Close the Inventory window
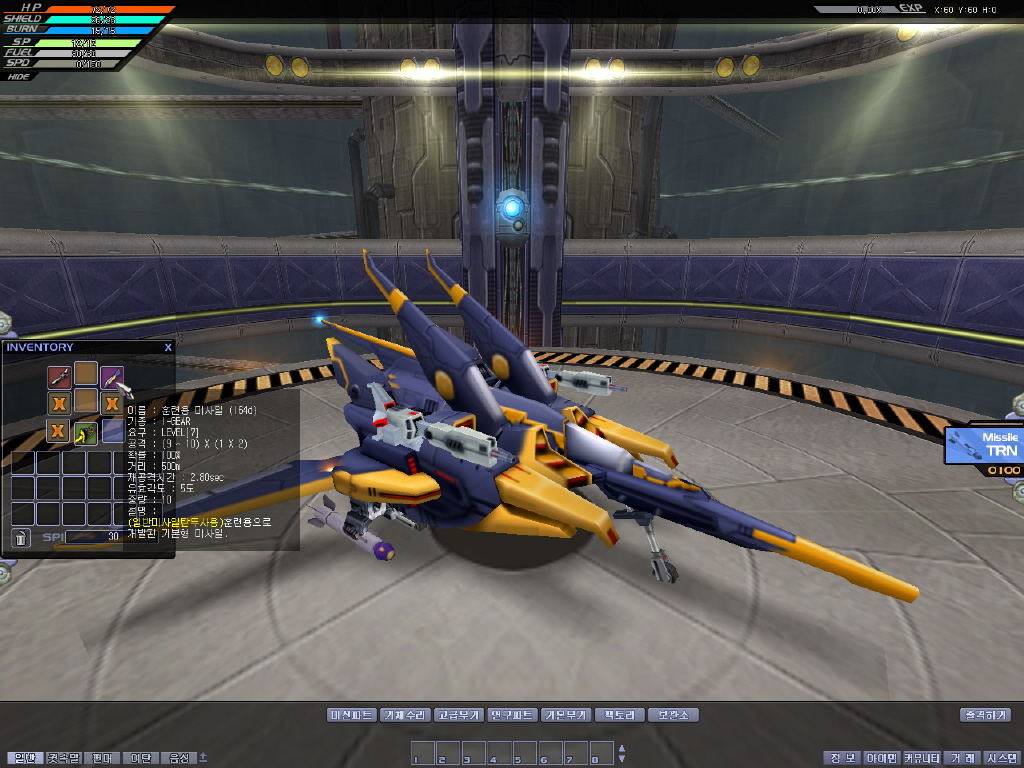Viewport: 1024px width, 768px height. 168,347
